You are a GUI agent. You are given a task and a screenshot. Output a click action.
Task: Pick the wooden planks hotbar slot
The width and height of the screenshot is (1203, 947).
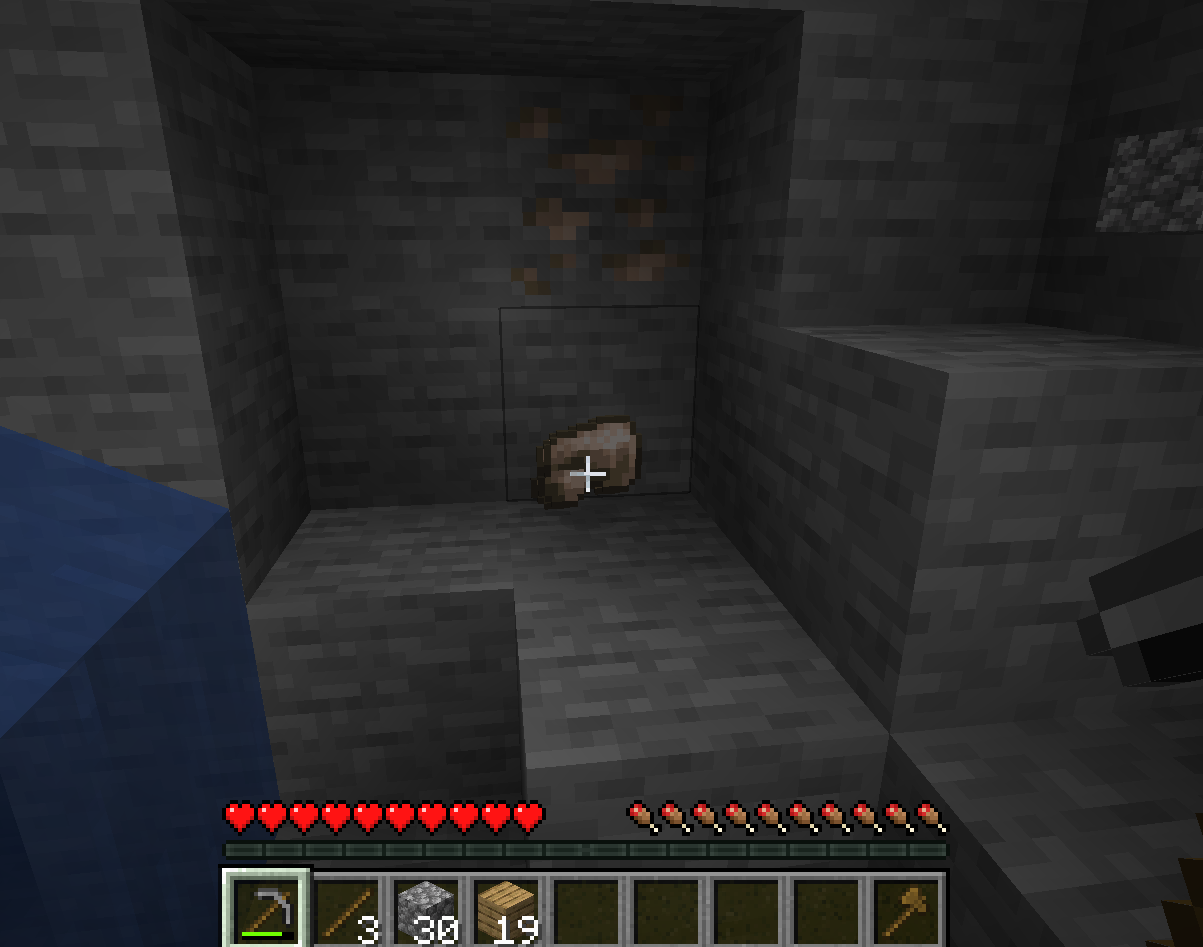507,910
